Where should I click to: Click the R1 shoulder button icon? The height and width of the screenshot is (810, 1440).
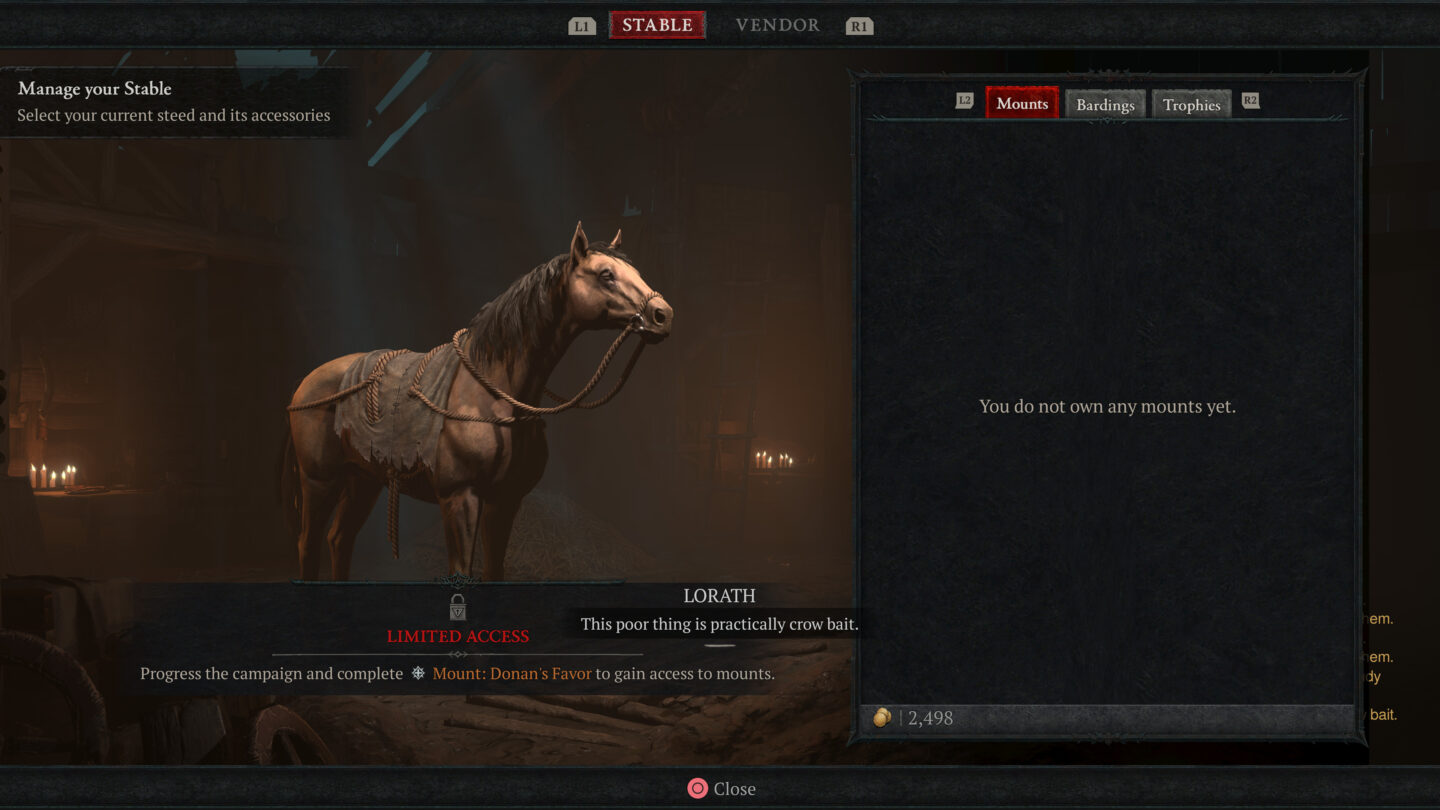point(860,25)
